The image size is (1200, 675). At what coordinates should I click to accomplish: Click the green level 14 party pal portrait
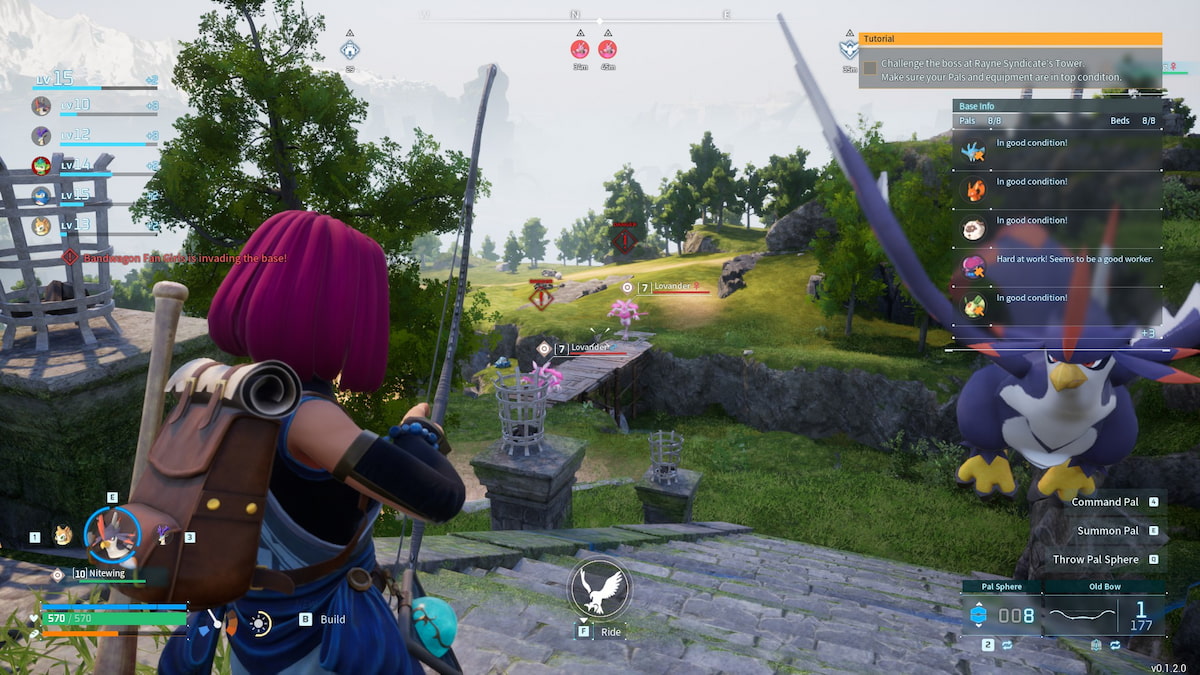pyautogui.click(x=41, y=165)
